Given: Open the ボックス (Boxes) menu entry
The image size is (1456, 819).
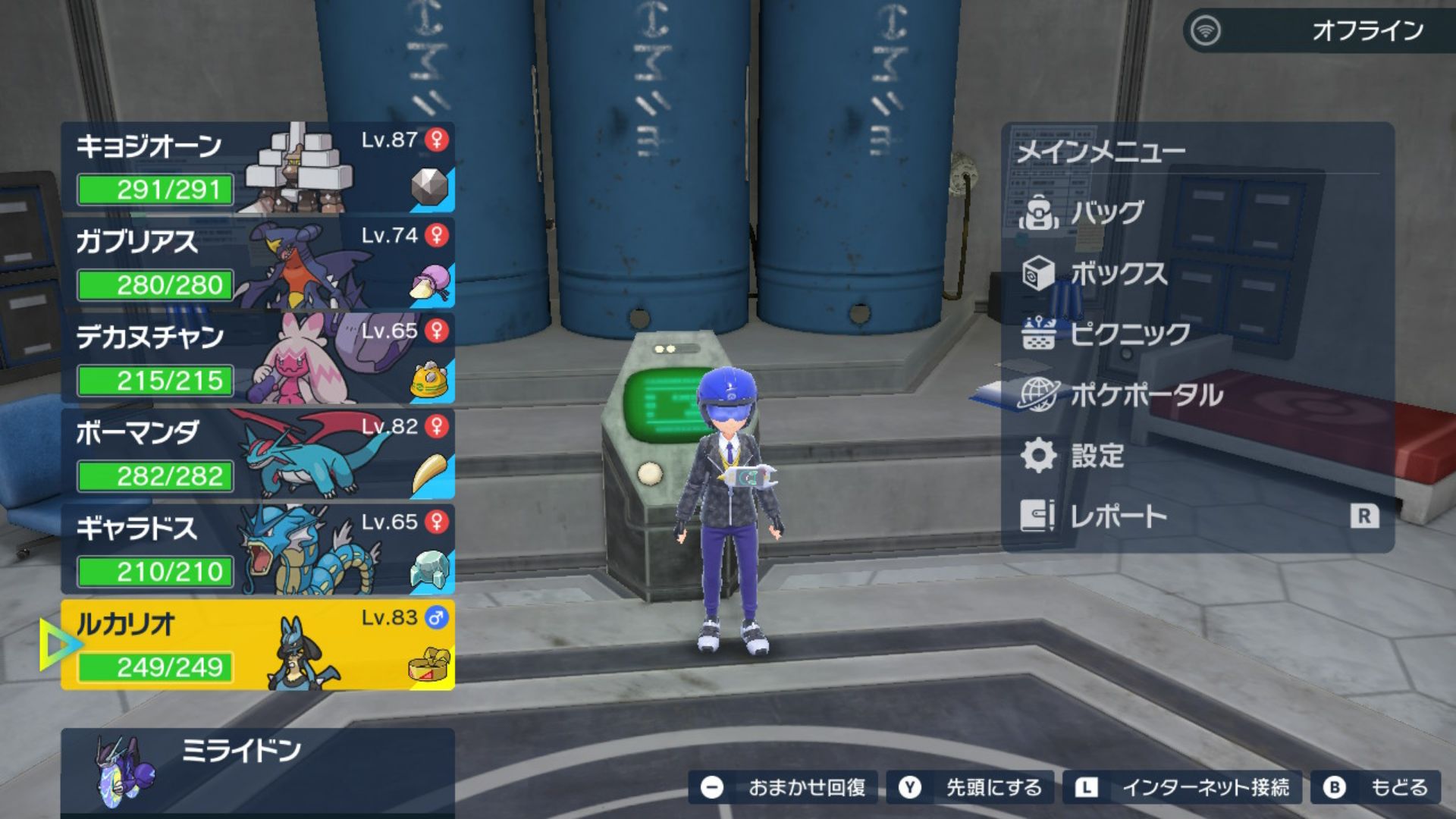Looking at the screenshot, I should point(1119,274).
